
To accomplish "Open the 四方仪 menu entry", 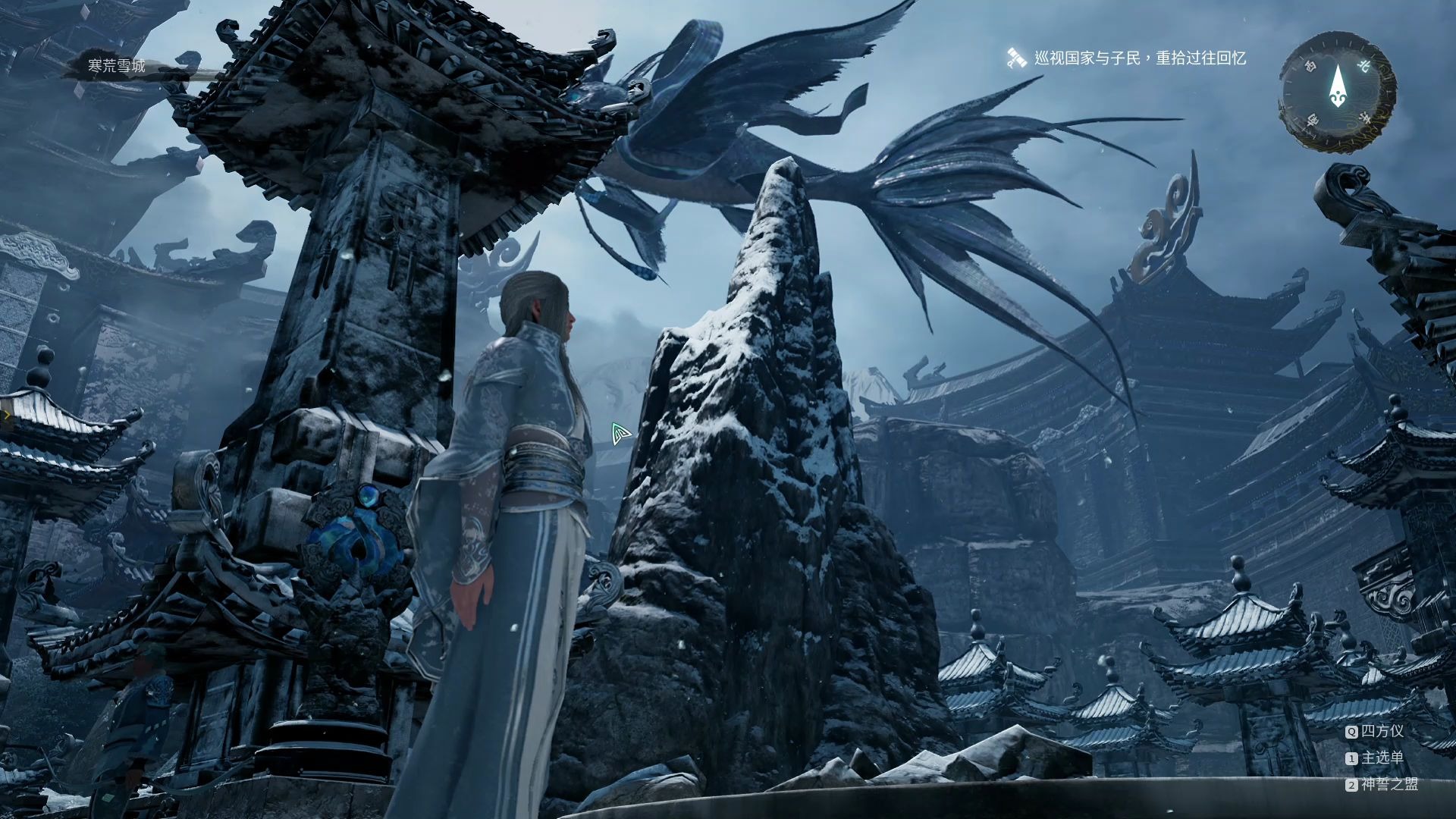I will click(1382, 731).
